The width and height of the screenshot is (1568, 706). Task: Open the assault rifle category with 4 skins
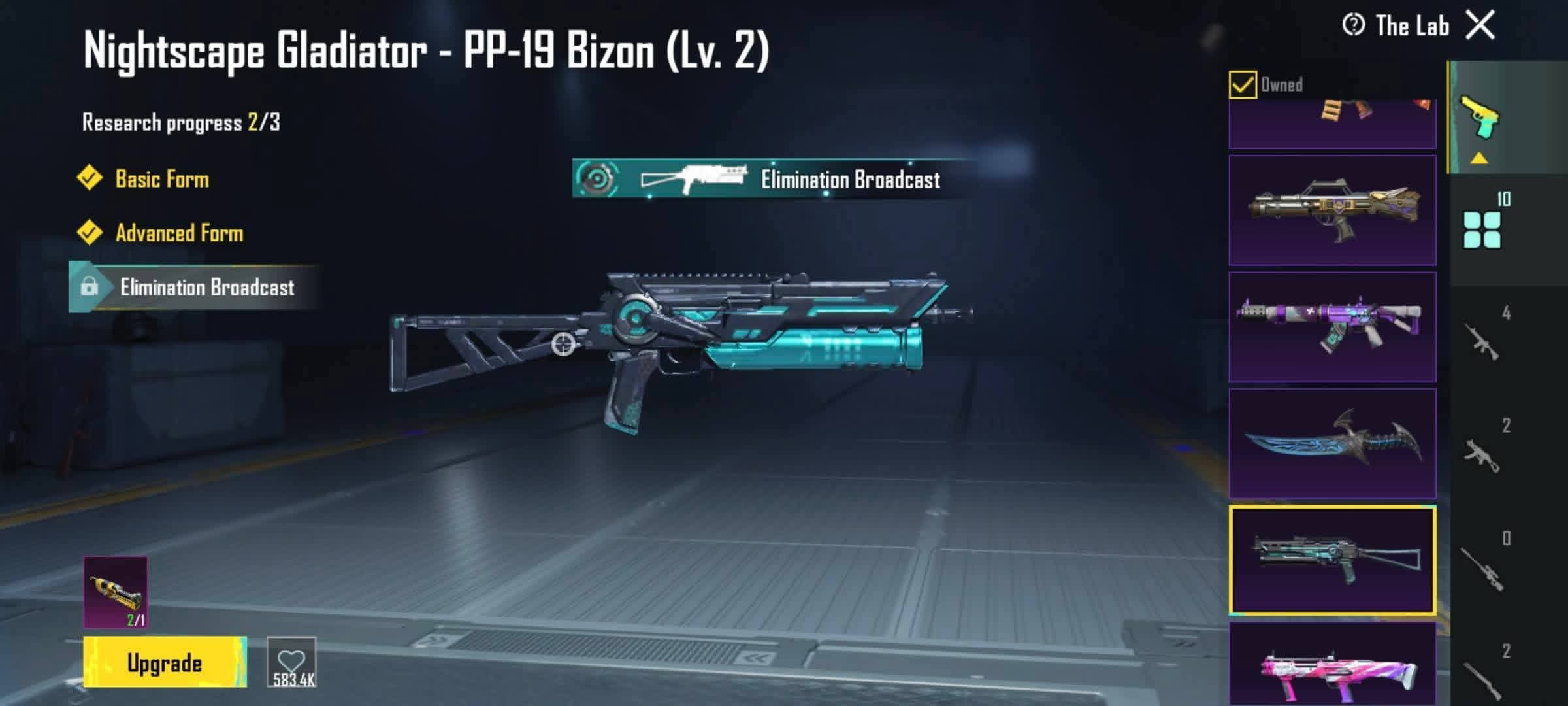(x=1482, y=340)
